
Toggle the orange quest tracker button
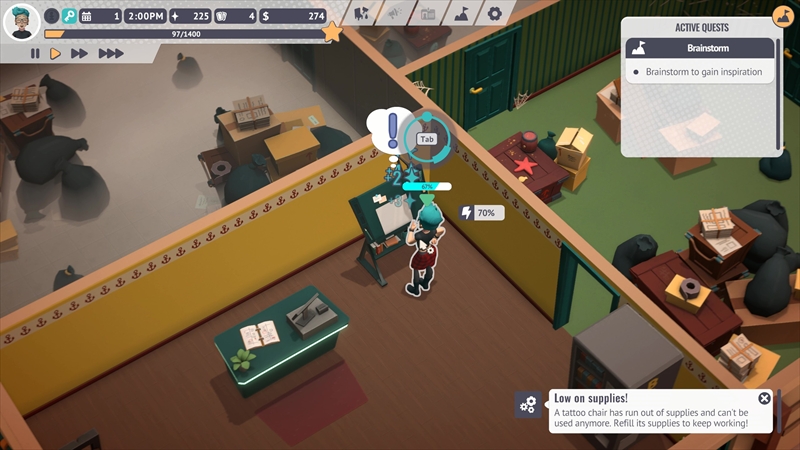783,16
